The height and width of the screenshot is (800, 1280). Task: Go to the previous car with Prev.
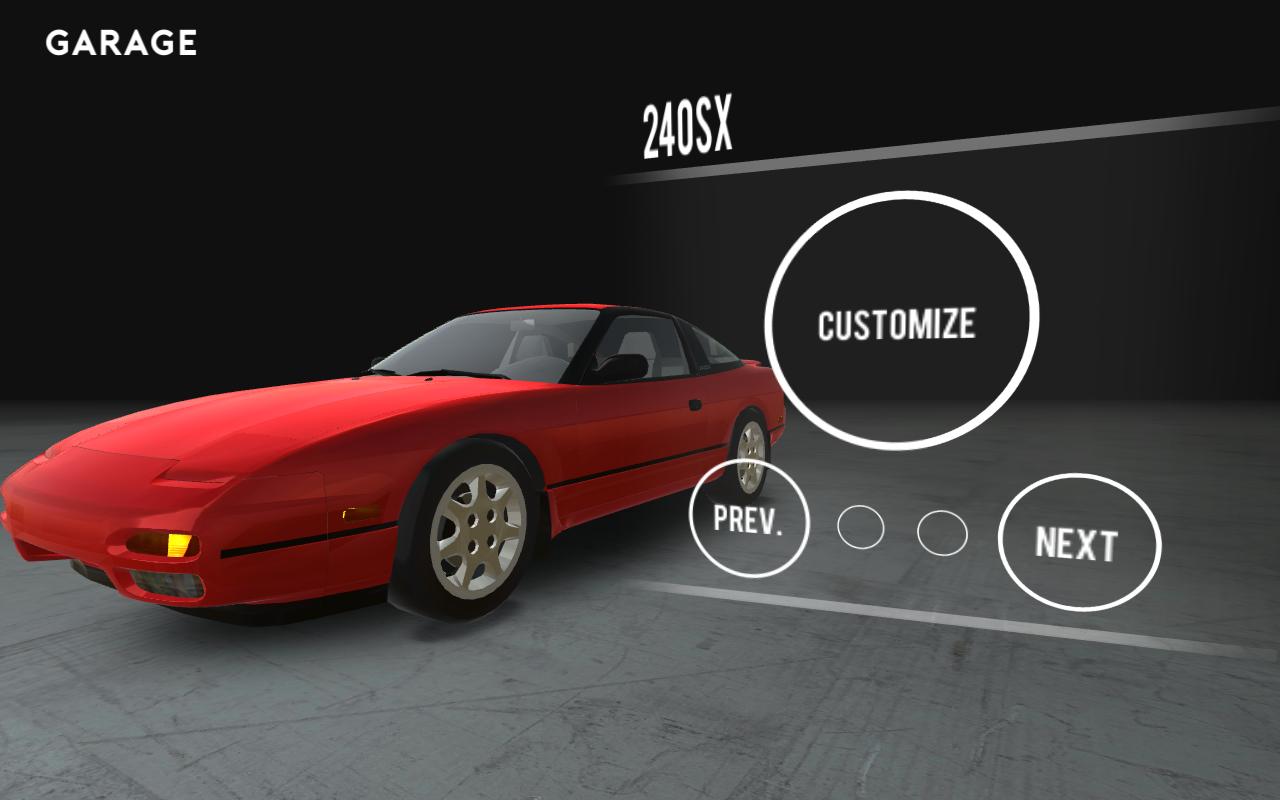pyautogui.click(x=748, y=519)
